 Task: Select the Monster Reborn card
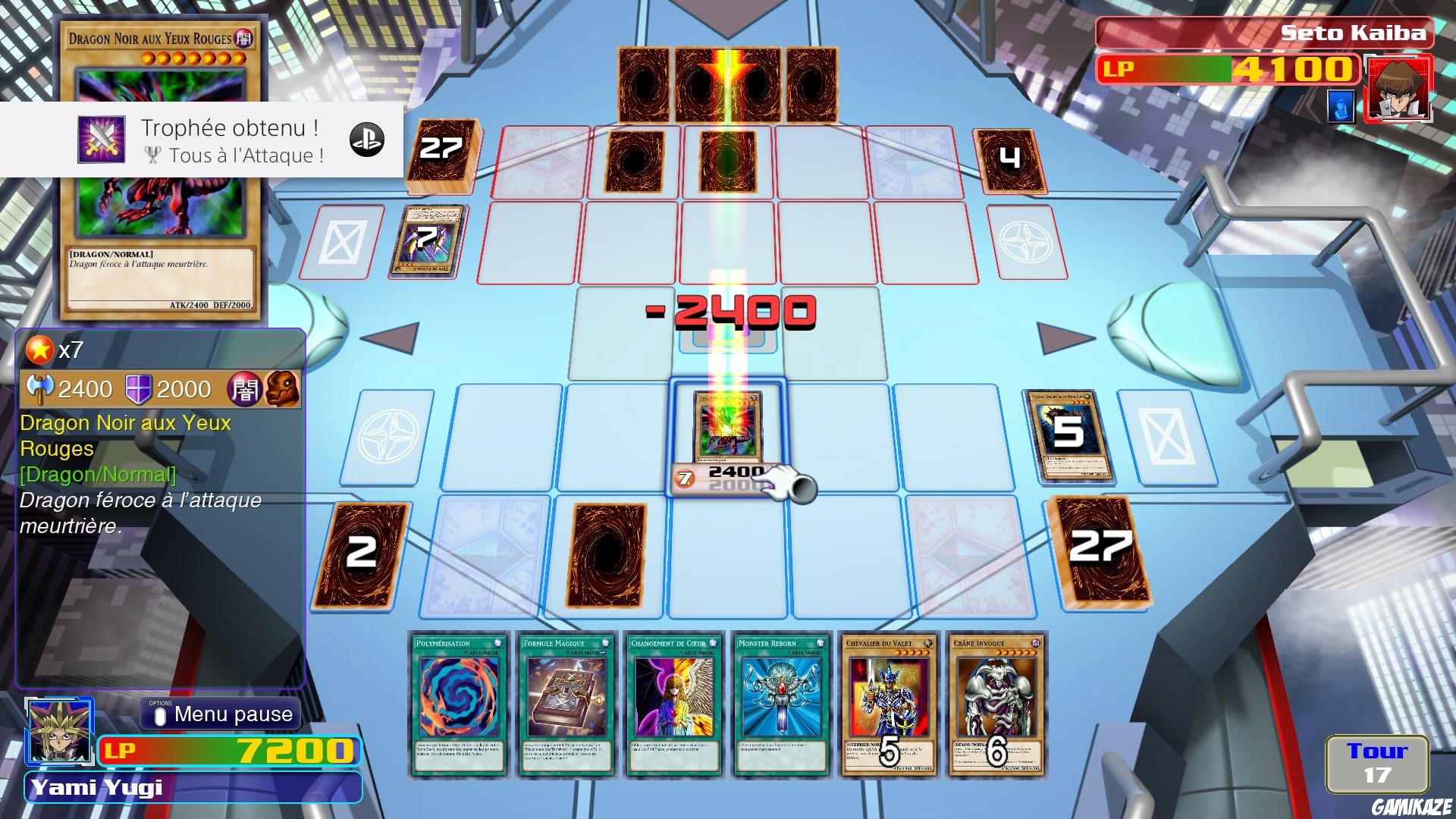click(781, 705)
